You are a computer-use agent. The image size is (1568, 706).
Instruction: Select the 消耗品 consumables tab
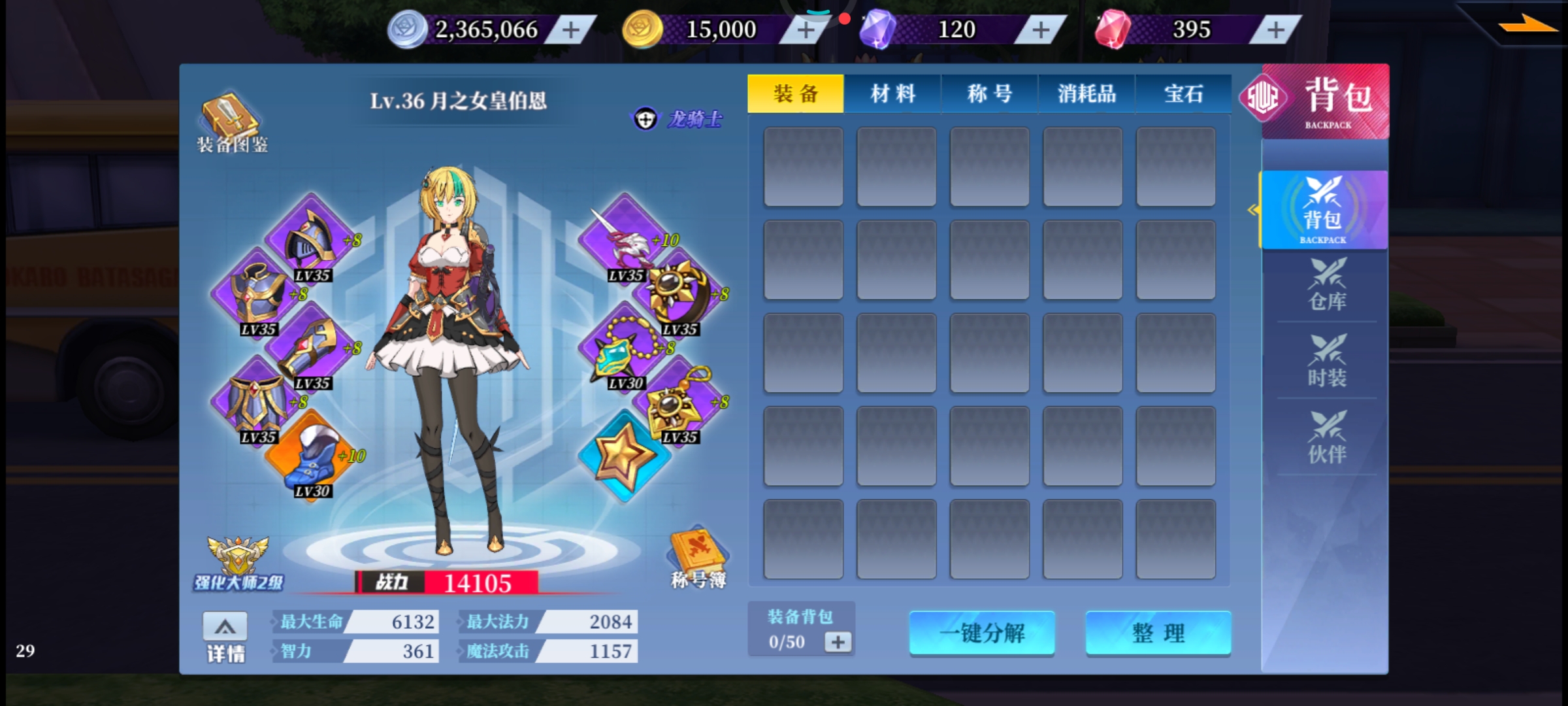click(x=1086, y=94)
